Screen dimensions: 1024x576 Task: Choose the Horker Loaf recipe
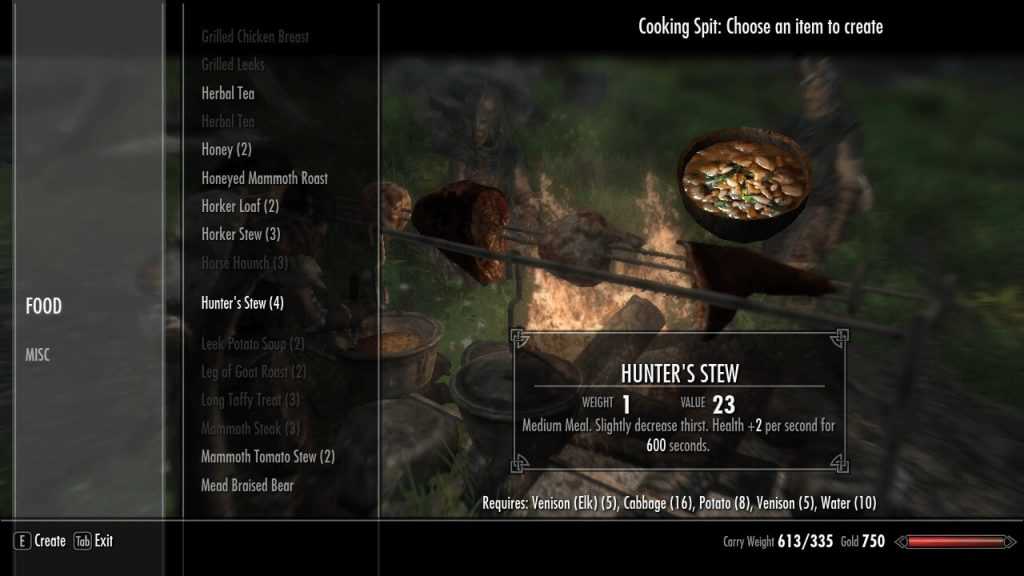(240, 206)
